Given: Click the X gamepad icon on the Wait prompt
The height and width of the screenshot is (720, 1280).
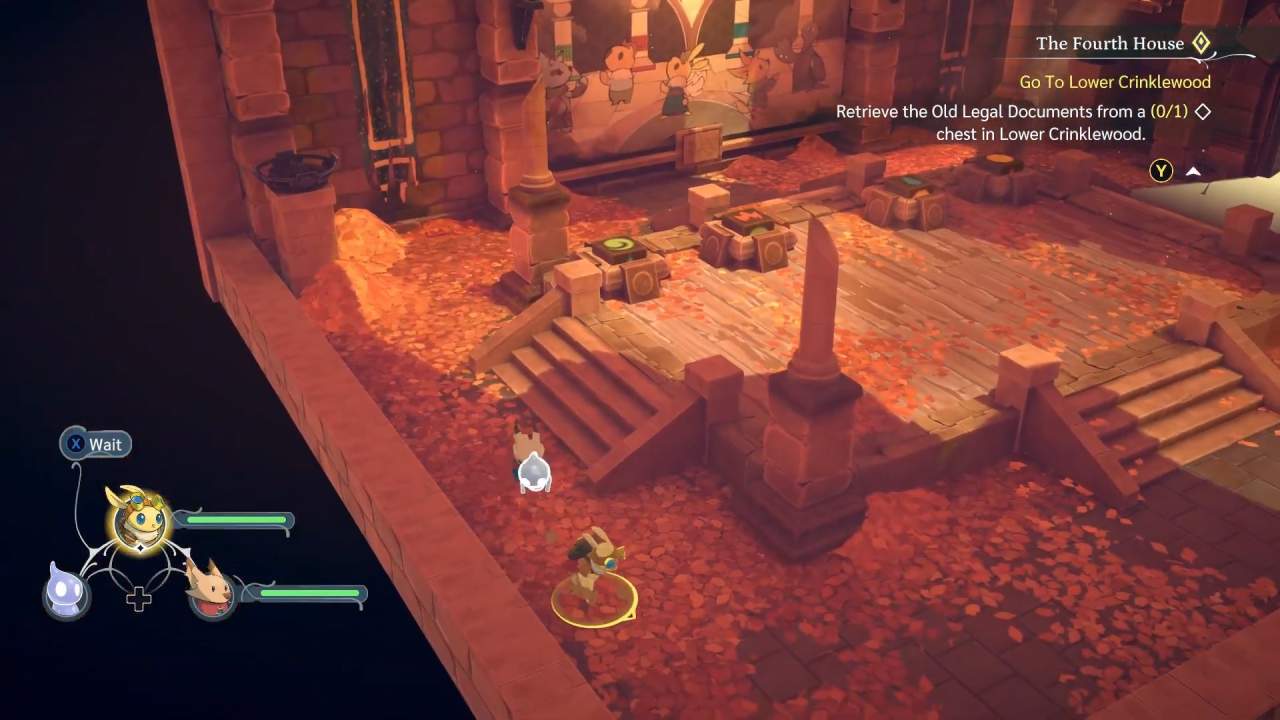Looking at the screenshot, I should click(x=76, y=444).
